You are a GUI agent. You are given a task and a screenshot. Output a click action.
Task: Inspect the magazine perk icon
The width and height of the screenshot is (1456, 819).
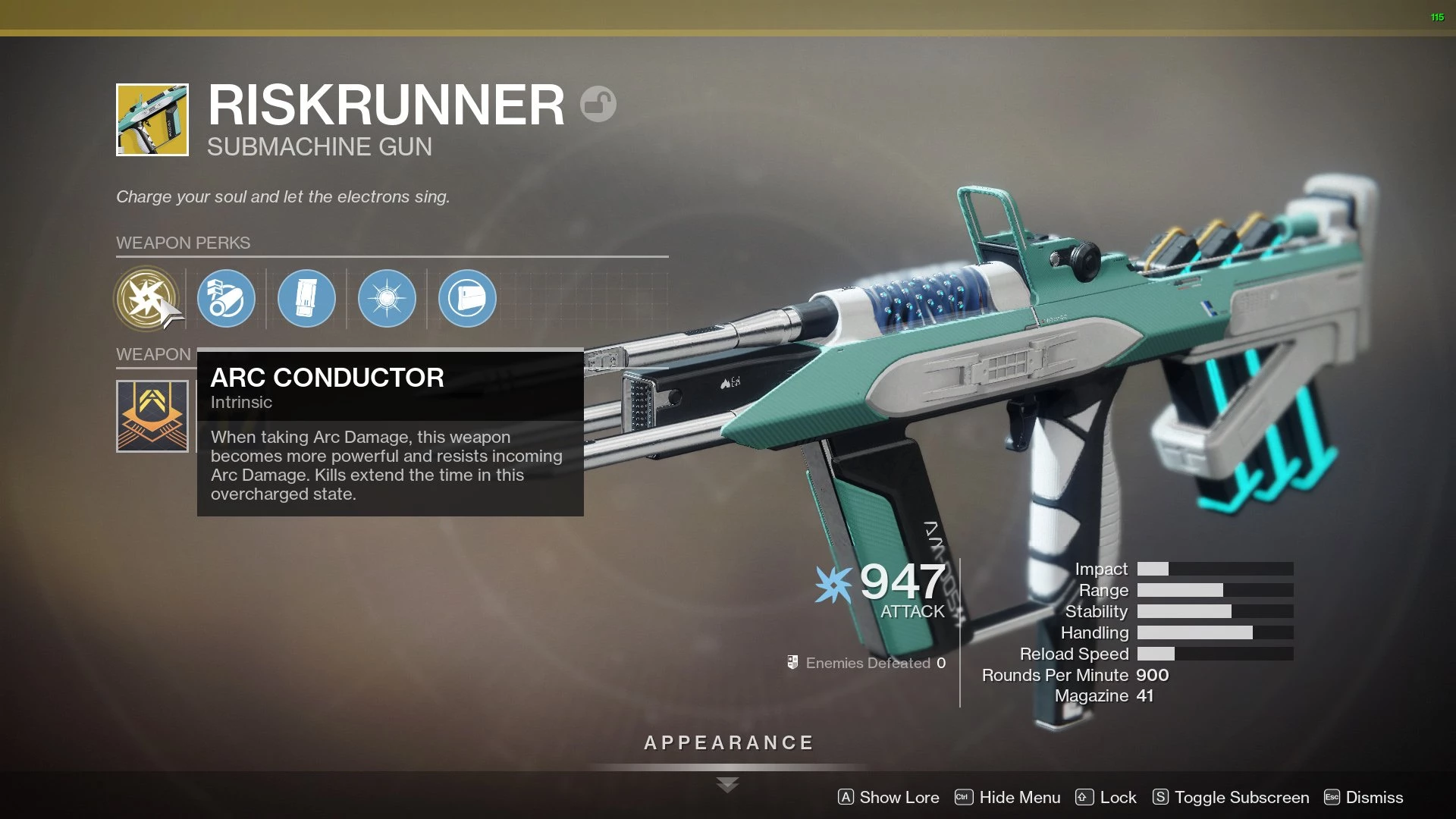tap(306, 299)
